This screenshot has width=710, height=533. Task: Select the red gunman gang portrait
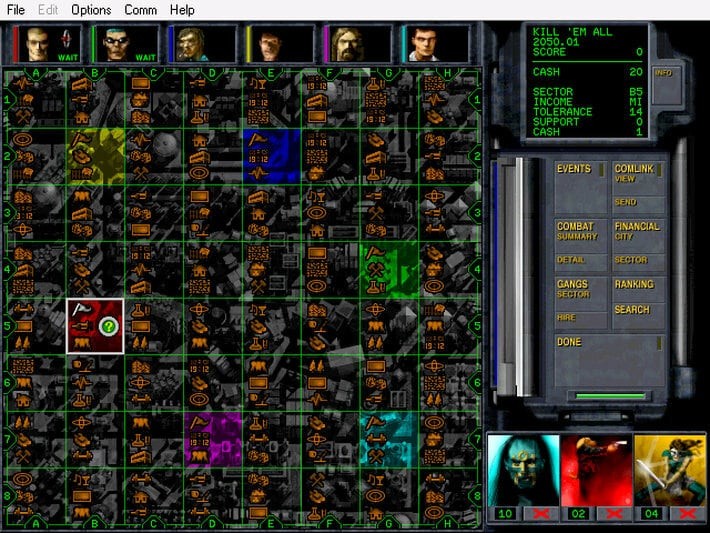(x=596, y=468)
